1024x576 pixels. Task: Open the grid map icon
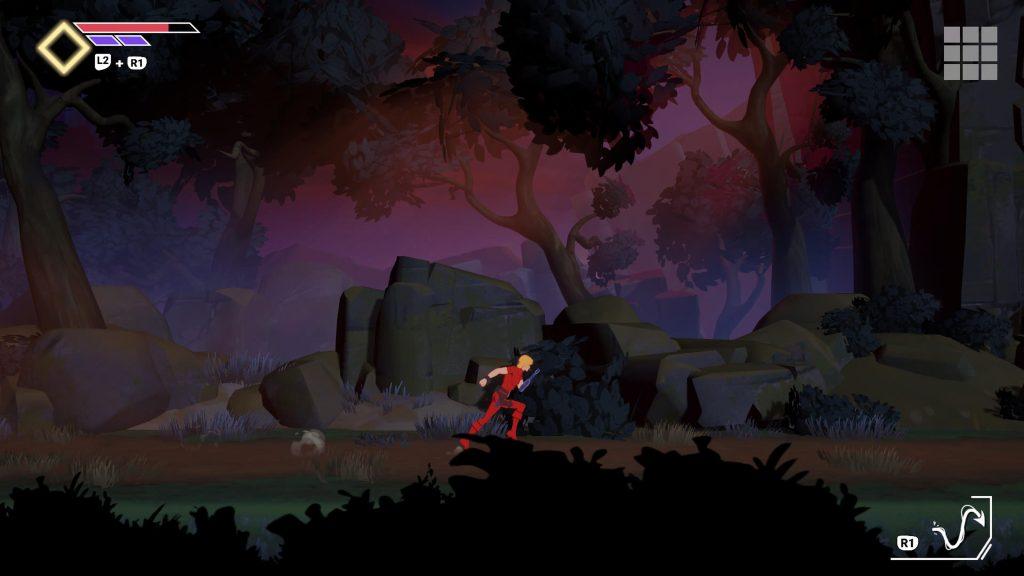coord(970,53)
